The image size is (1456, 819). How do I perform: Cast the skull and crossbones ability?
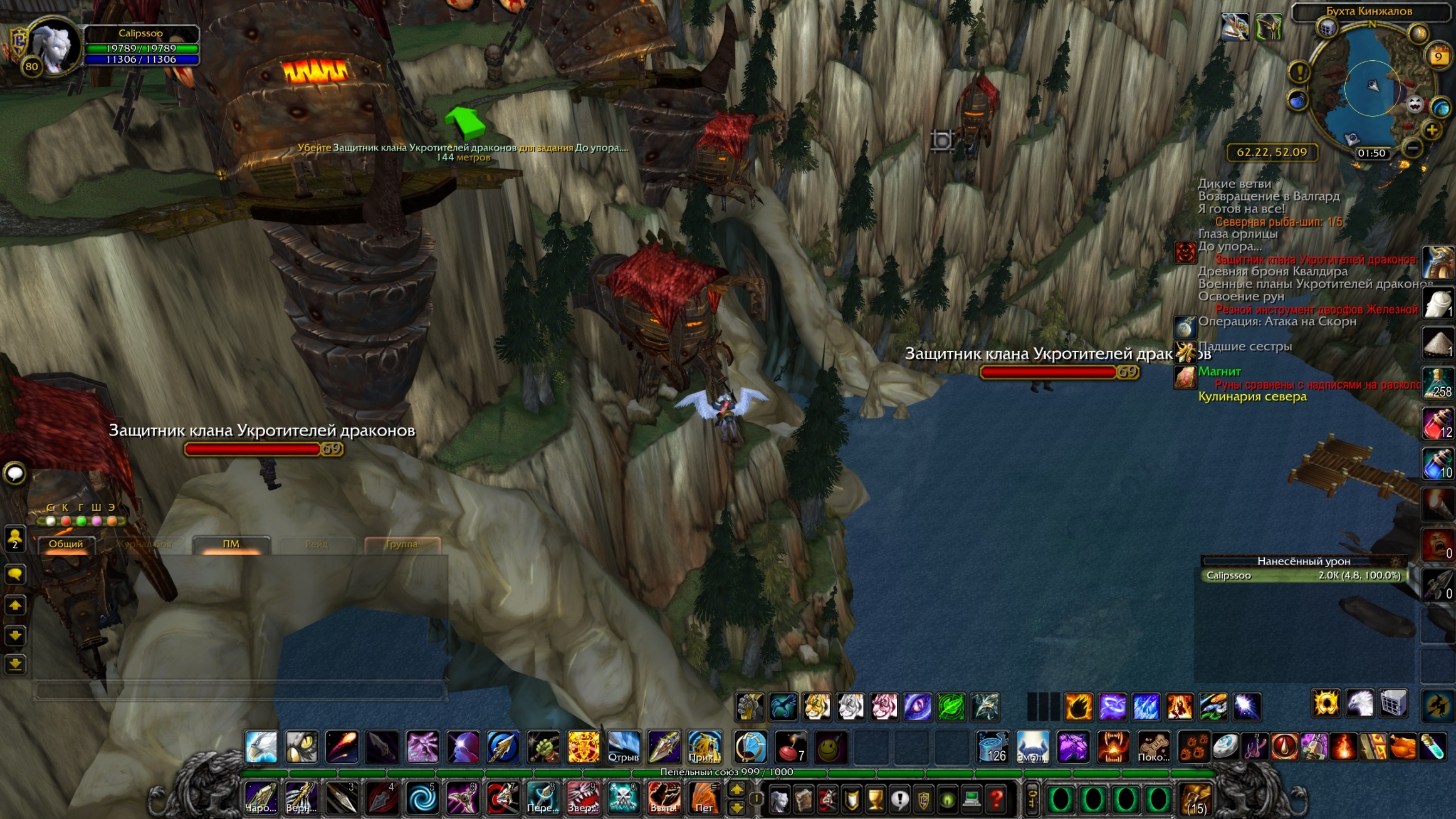click(623, 798)
